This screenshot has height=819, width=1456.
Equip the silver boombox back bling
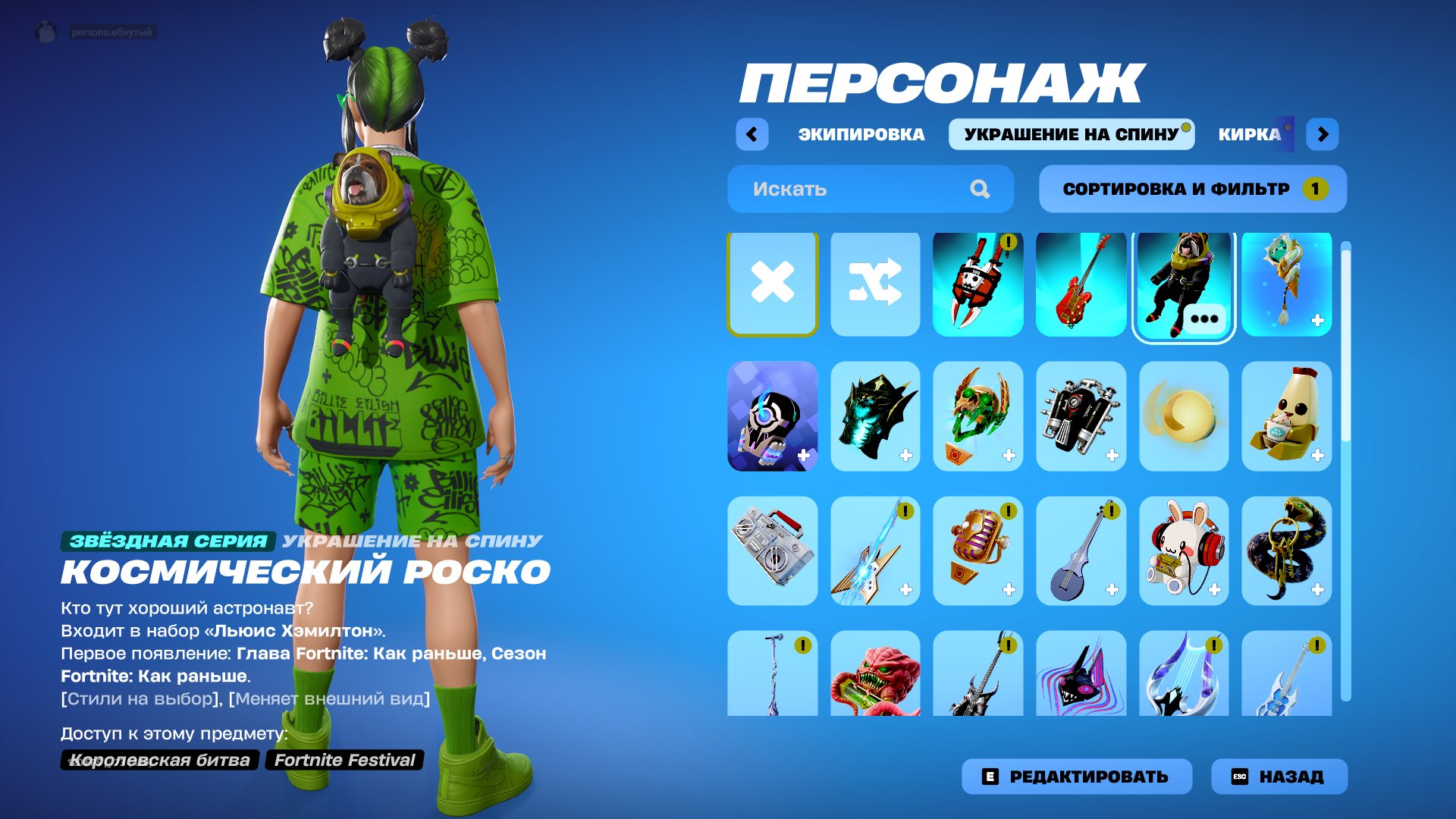pos(772,551)
